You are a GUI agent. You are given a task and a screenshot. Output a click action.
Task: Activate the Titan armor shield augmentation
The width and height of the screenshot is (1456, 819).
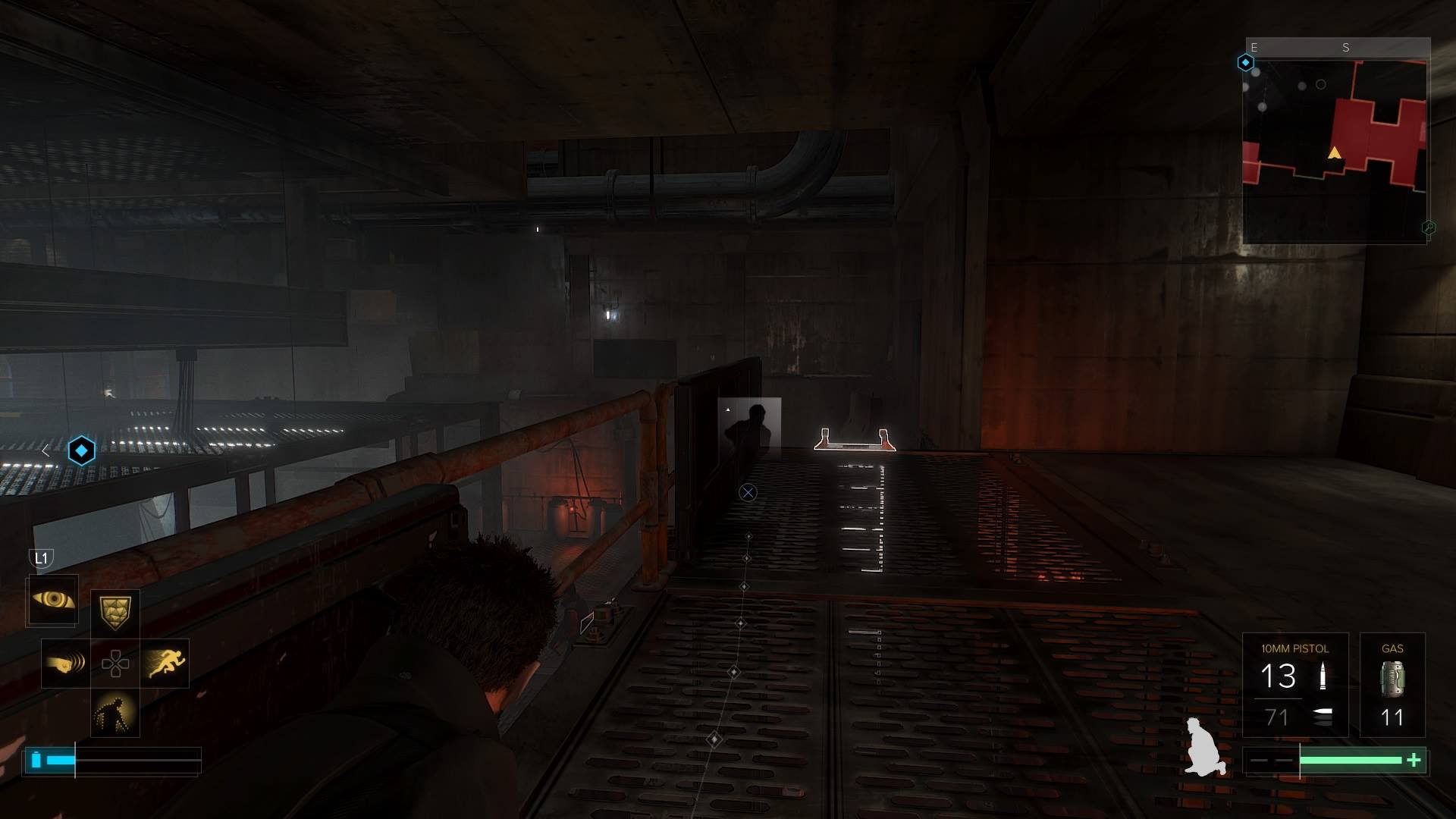(x=116, y=611)
